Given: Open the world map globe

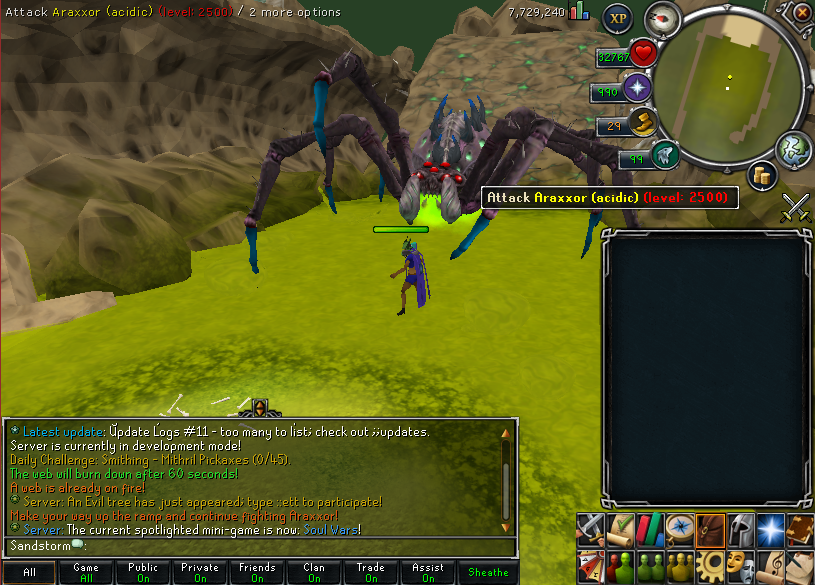Looking at the screenshot, I should pyautogui.click(x=793, y=148).
